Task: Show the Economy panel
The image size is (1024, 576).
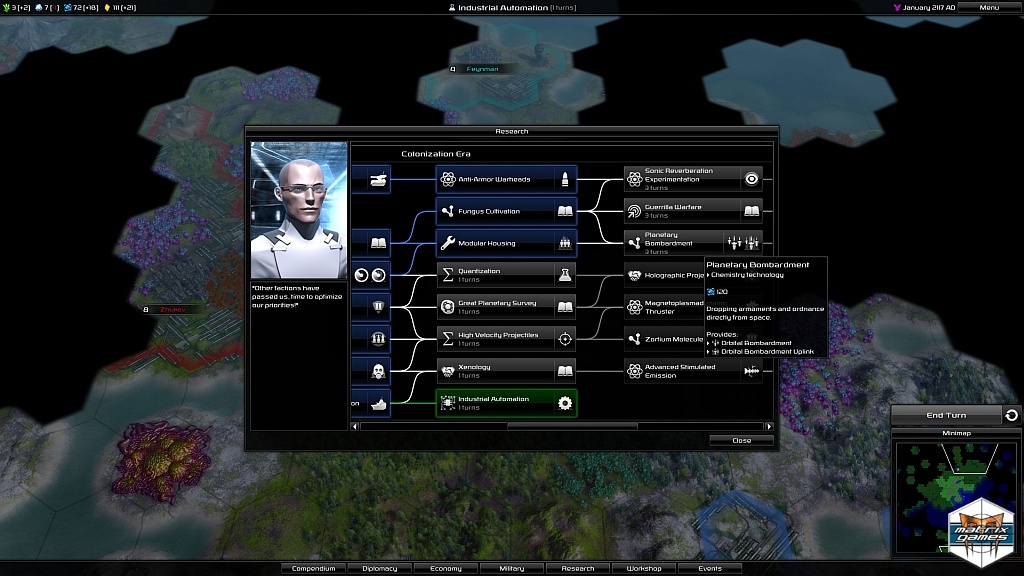Action: pyautogui.click(x=446, y=568)
